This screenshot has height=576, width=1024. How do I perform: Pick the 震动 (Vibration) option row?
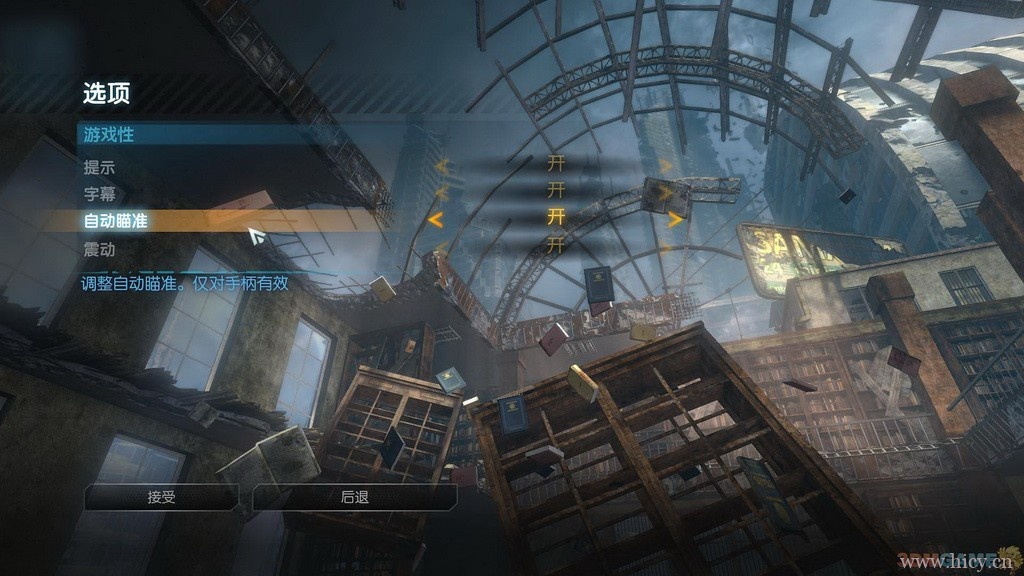pos(99,247)
